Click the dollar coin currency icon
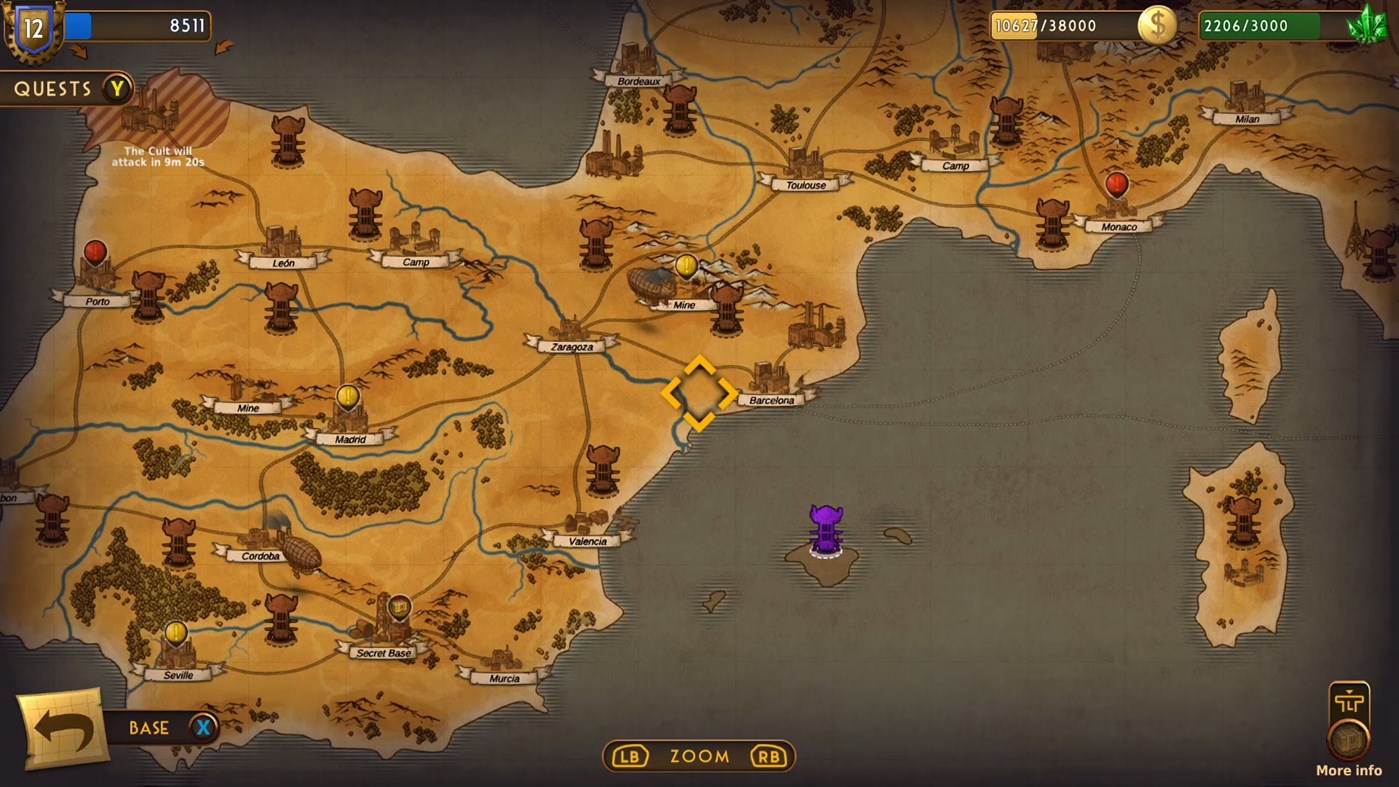This screenshot has width=1399, height=787. tap(1158, 25)
